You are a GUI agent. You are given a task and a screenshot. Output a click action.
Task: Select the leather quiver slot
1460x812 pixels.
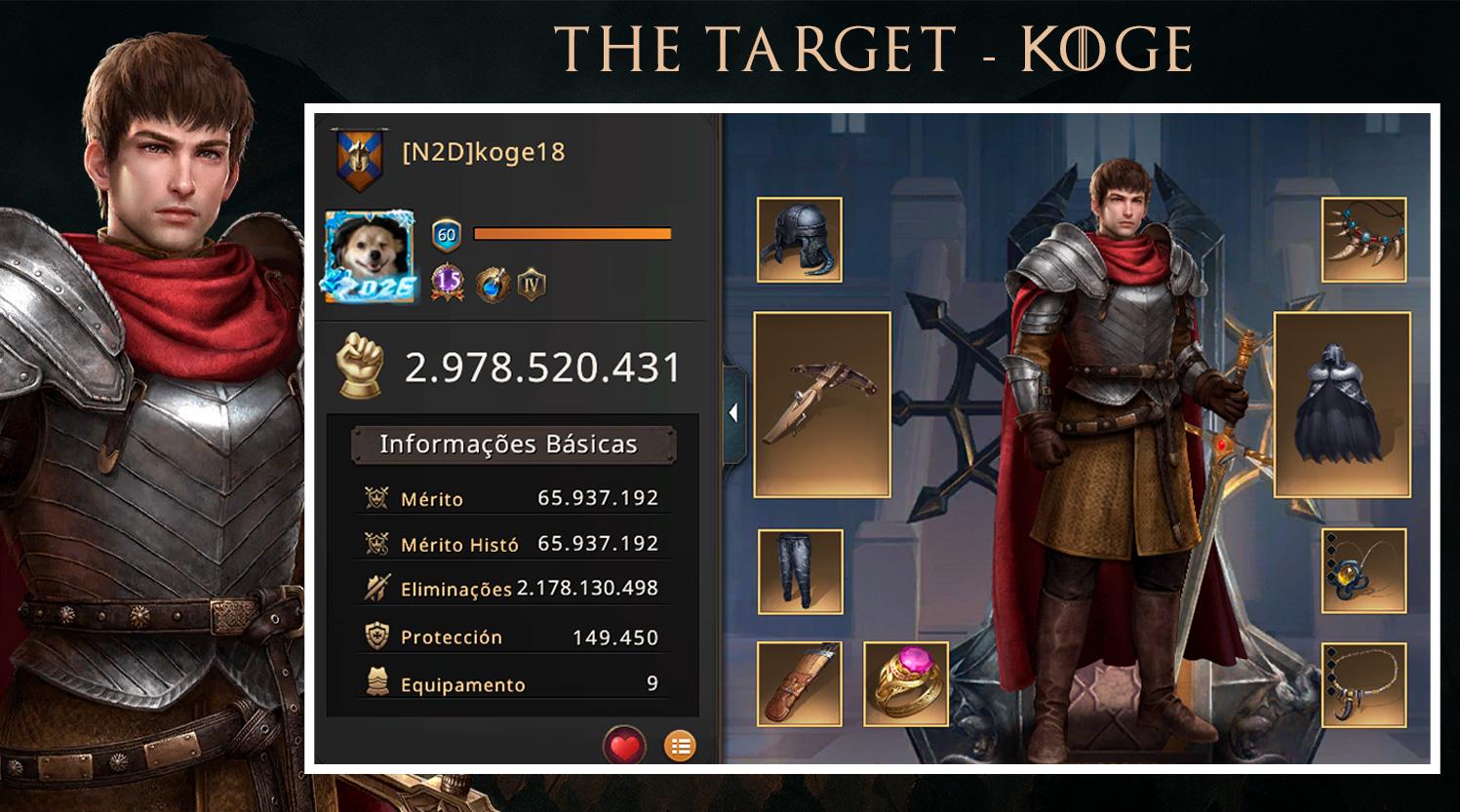click(x=800, y=684)
